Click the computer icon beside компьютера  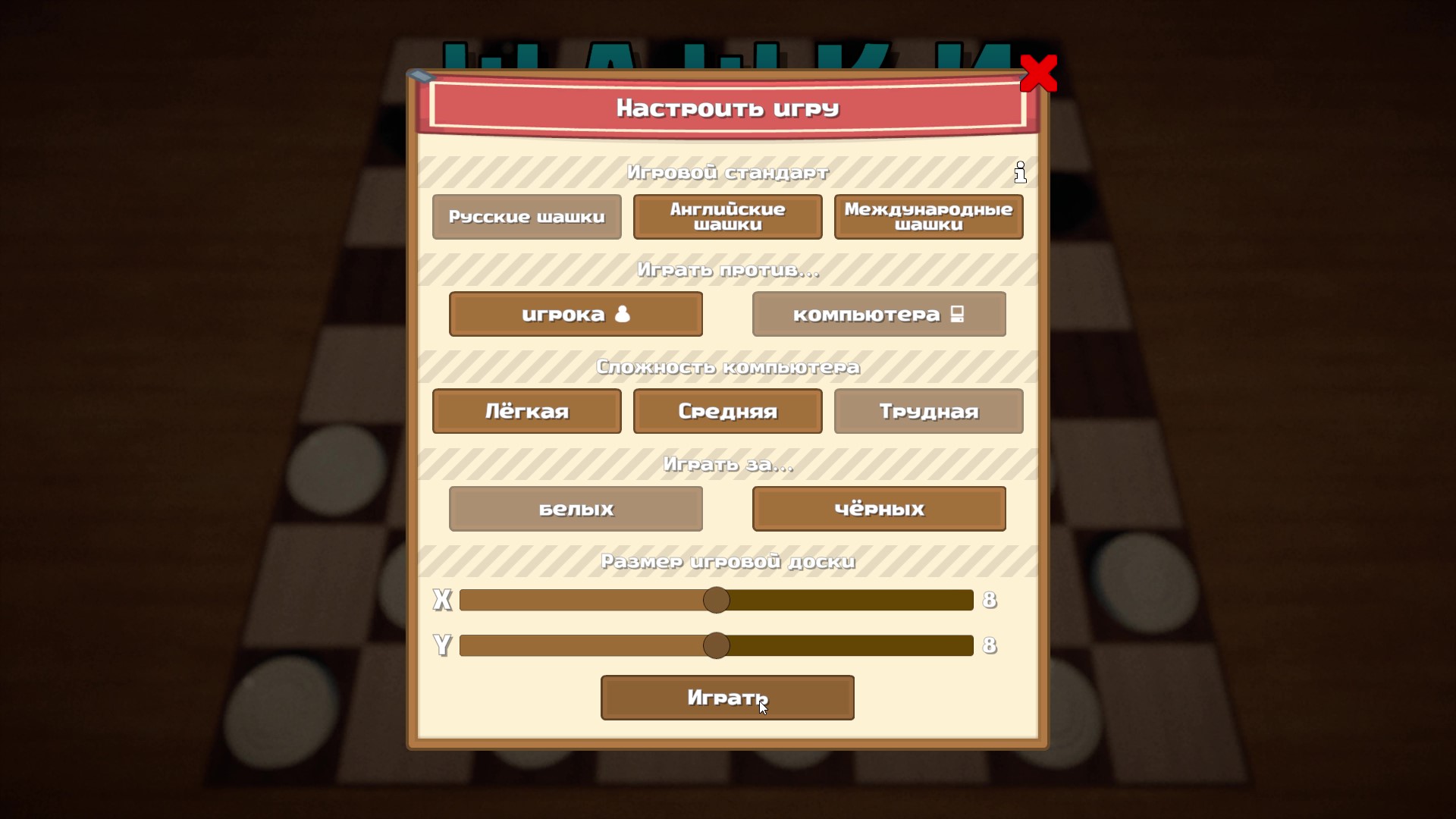pyautogui.click(x=955, y=313)
